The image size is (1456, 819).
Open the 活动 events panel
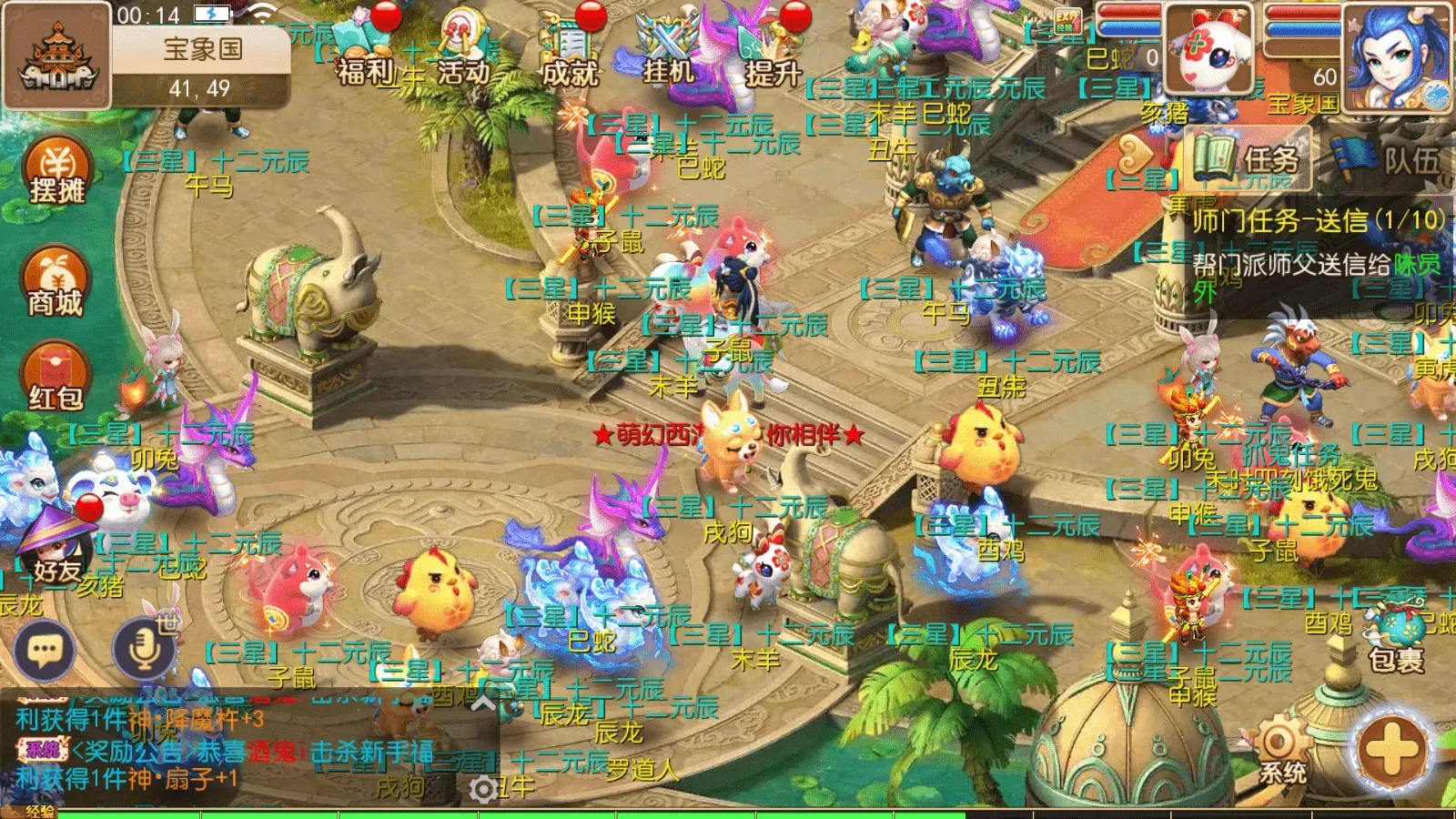coord(460,45)
